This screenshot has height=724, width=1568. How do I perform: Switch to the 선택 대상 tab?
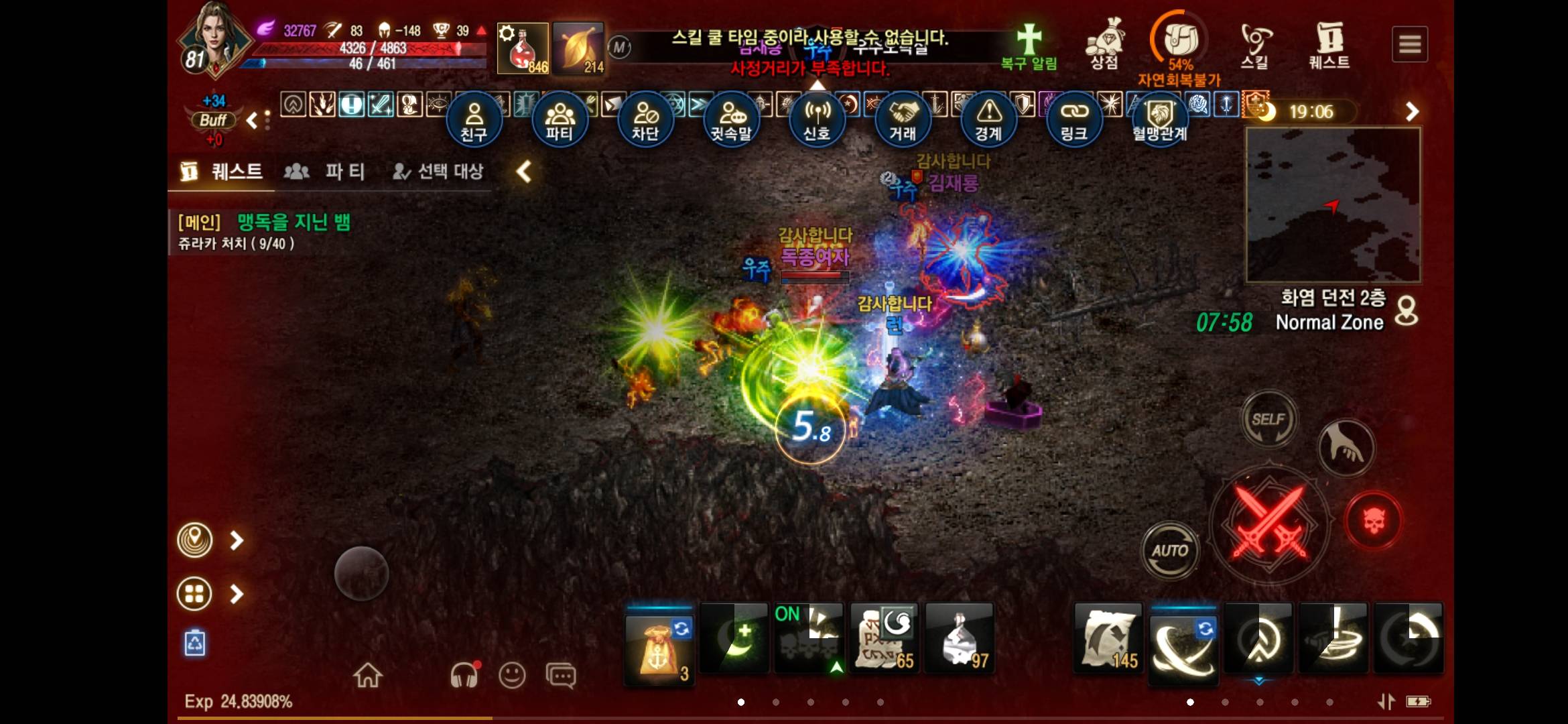(x=438, y=172)
